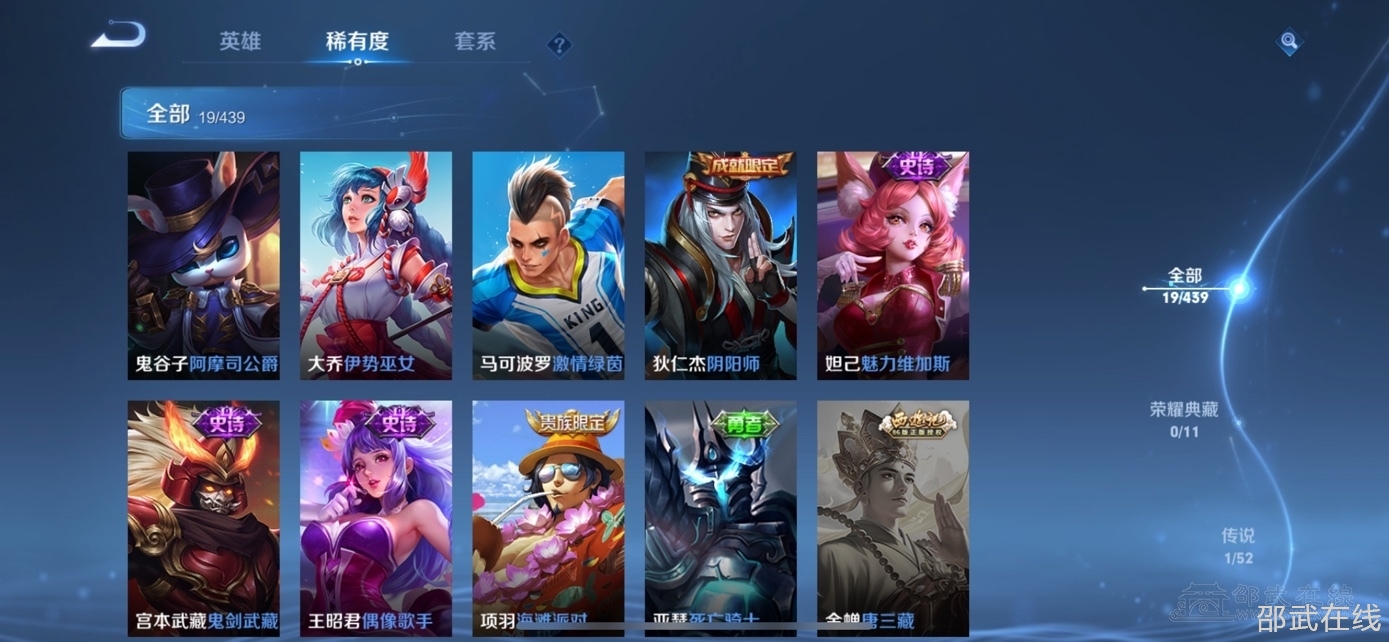Jump to 传说 rarity category
The width and height of the screenshot is (1389, 642).
tap(1237, 546)
